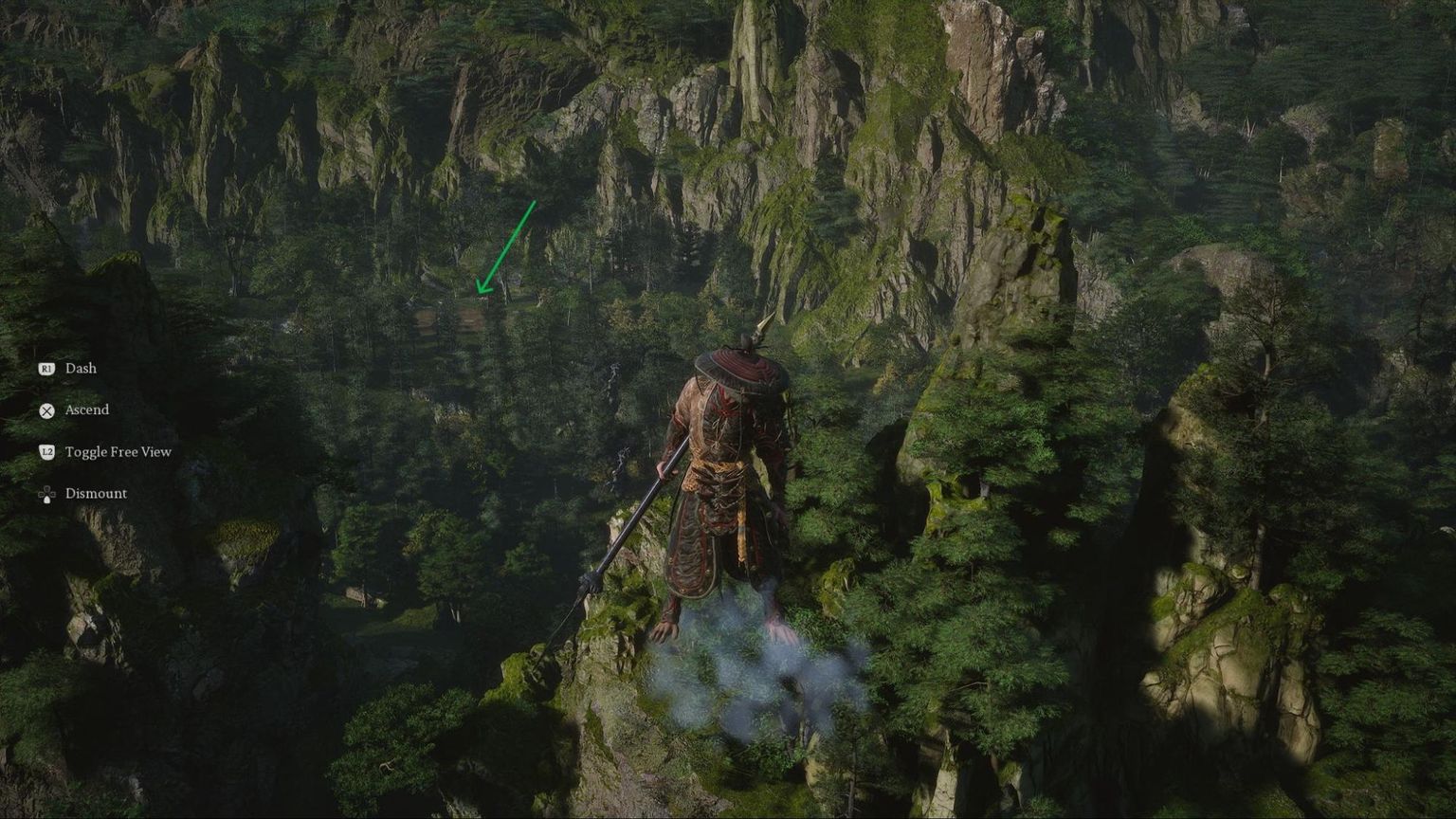Click the arrowhead tip of the green marker
Screen dimensions: 1456x819
pyautogui.click(x=482, y=292)
